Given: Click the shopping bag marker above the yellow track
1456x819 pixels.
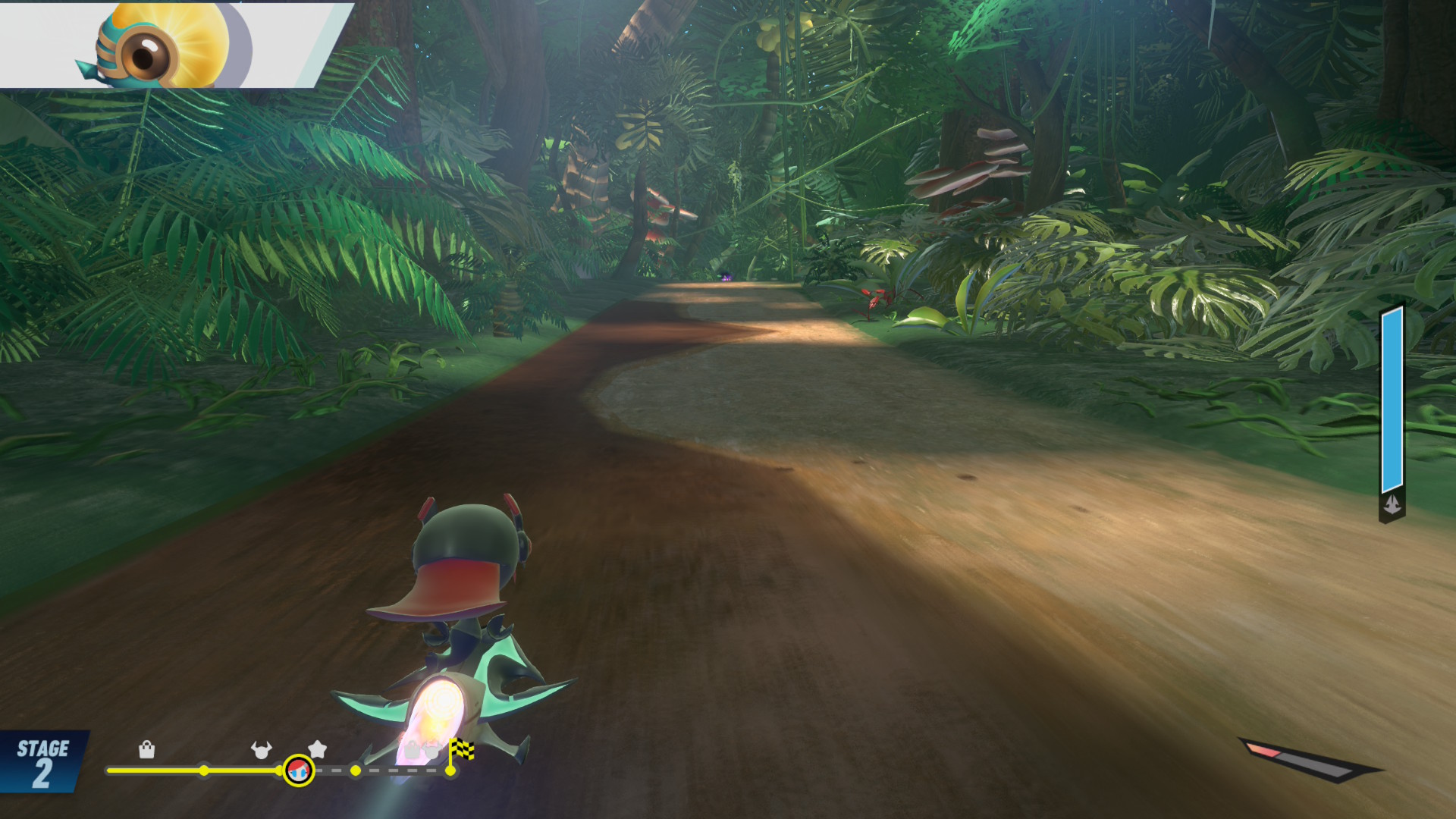Looking at the screenshot, I should coord(147,750).
